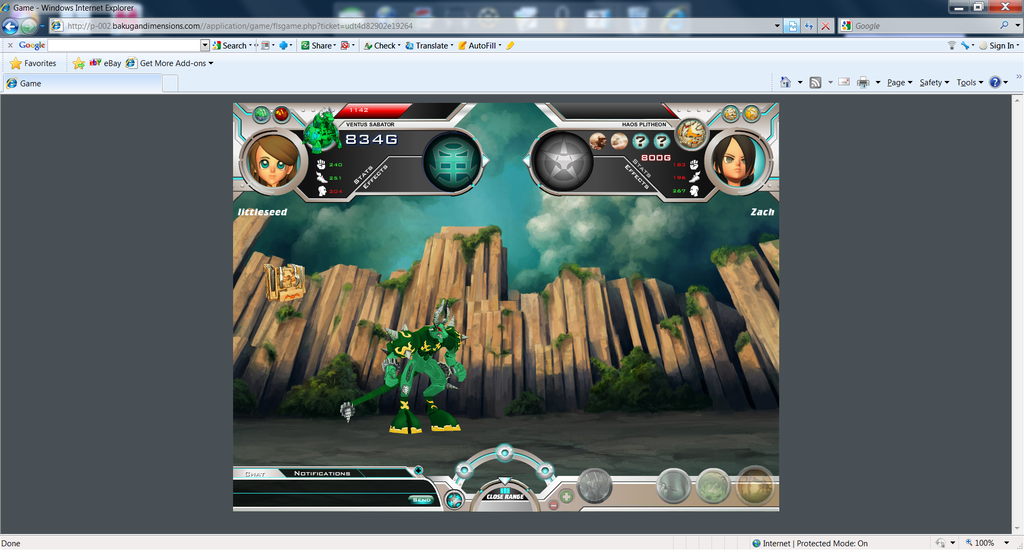The width and height of the screenshot is (1024, 550).
Task: Send the chat message
Action: point(422,499)
